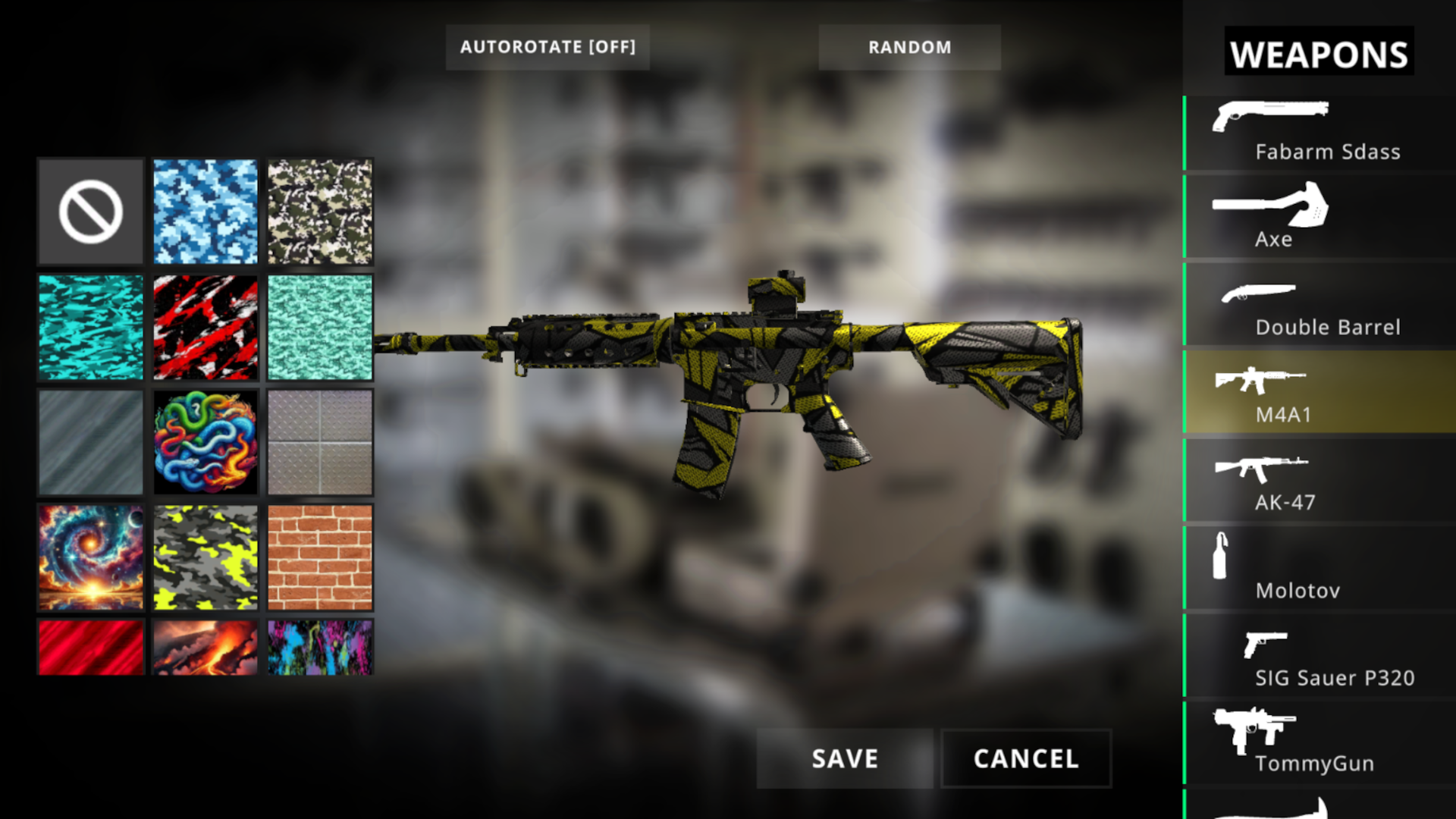Click the Random skin button
The image size is (1456, 819).
click(x=909, y=47)
